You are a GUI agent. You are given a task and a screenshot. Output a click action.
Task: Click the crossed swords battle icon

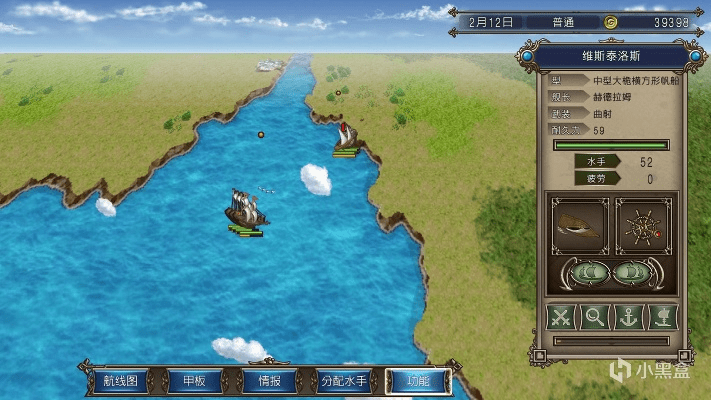562,317
